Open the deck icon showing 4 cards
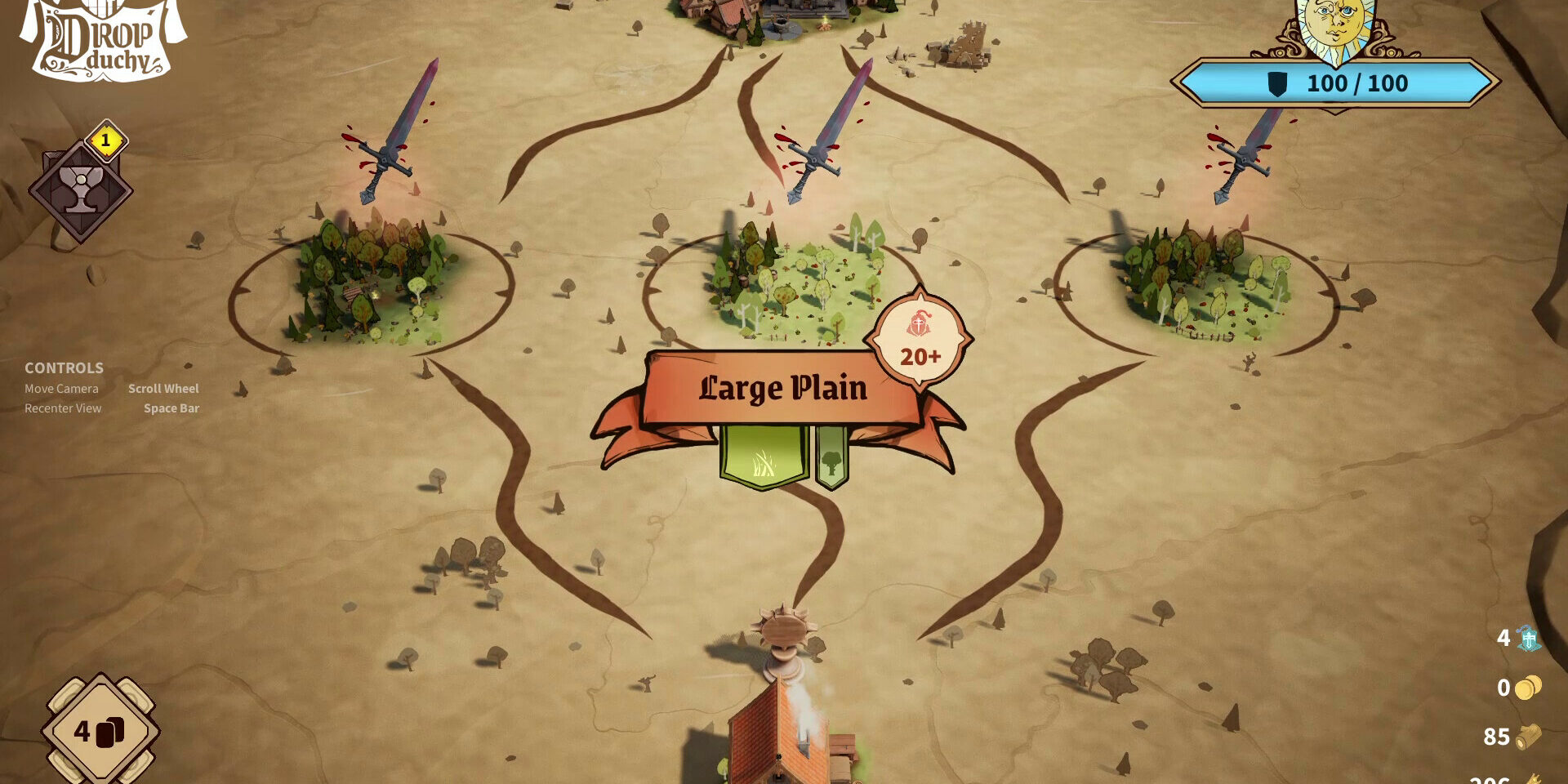 (100, 730)
